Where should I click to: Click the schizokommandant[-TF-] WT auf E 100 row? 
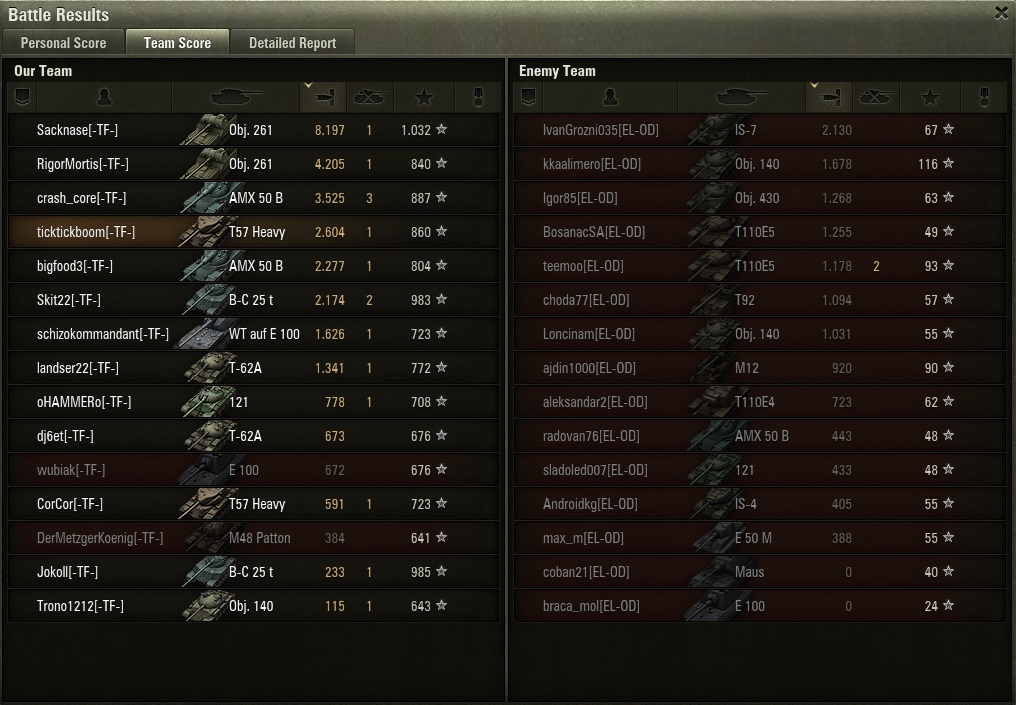252,334
